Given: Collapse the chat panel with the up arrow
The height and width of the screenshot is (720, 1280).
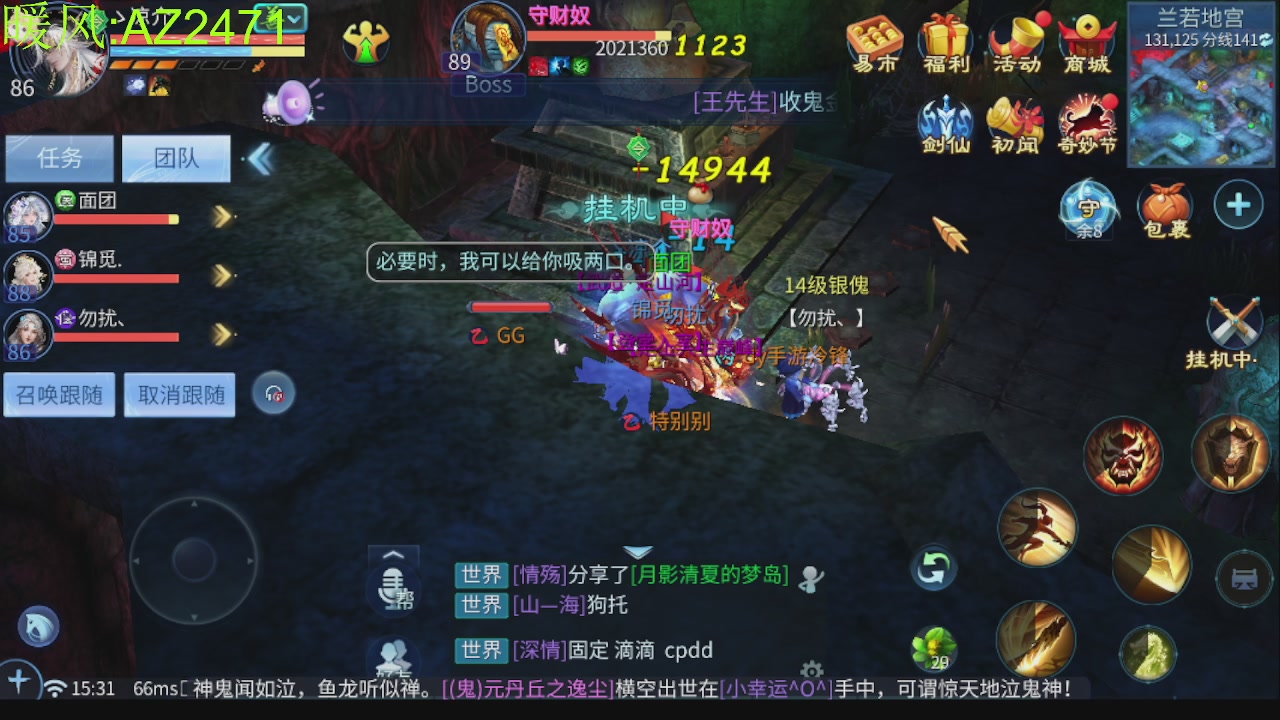Looking at the screenshot, I should 393,556.
